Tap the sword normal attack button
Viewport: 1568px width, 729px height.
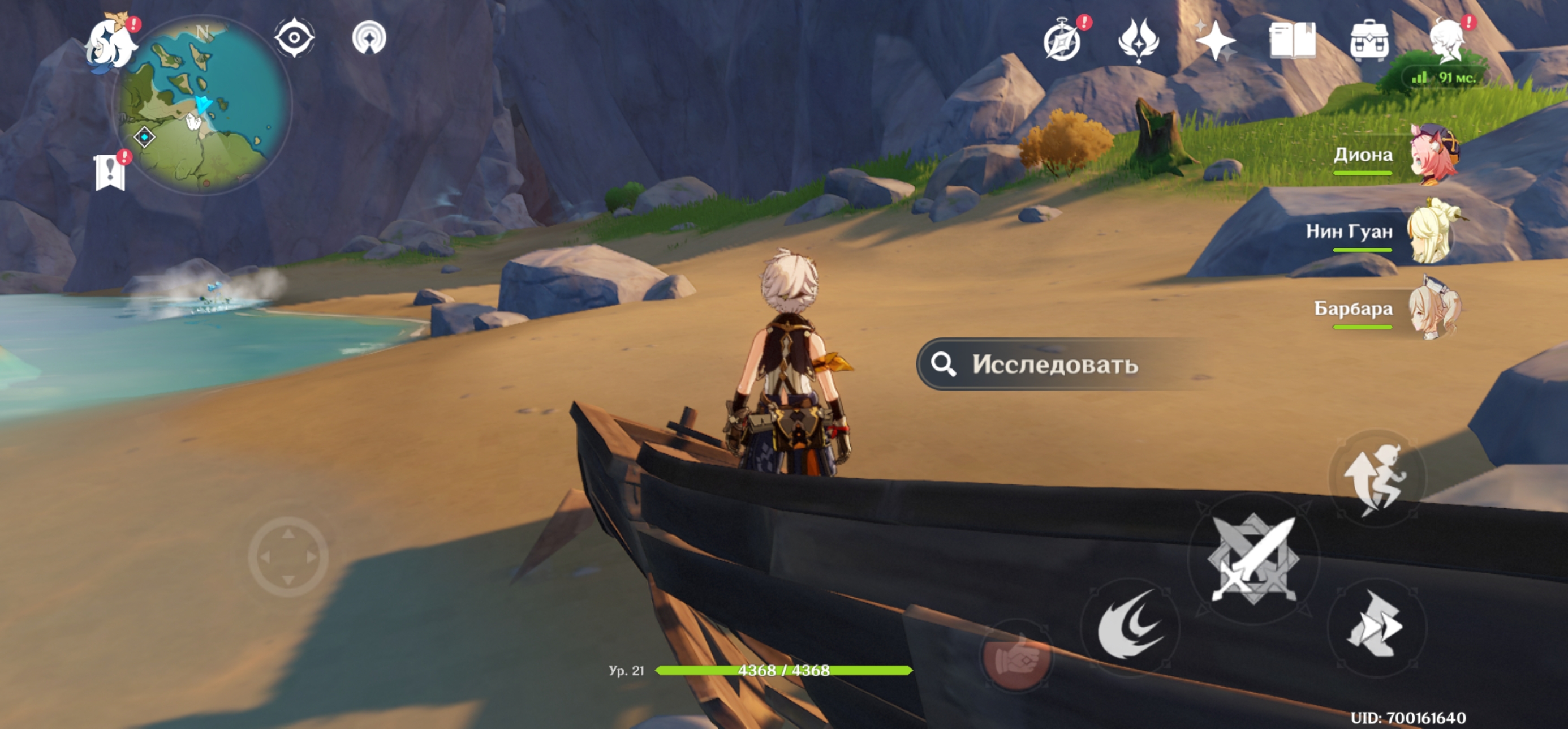click(1254, 559)
